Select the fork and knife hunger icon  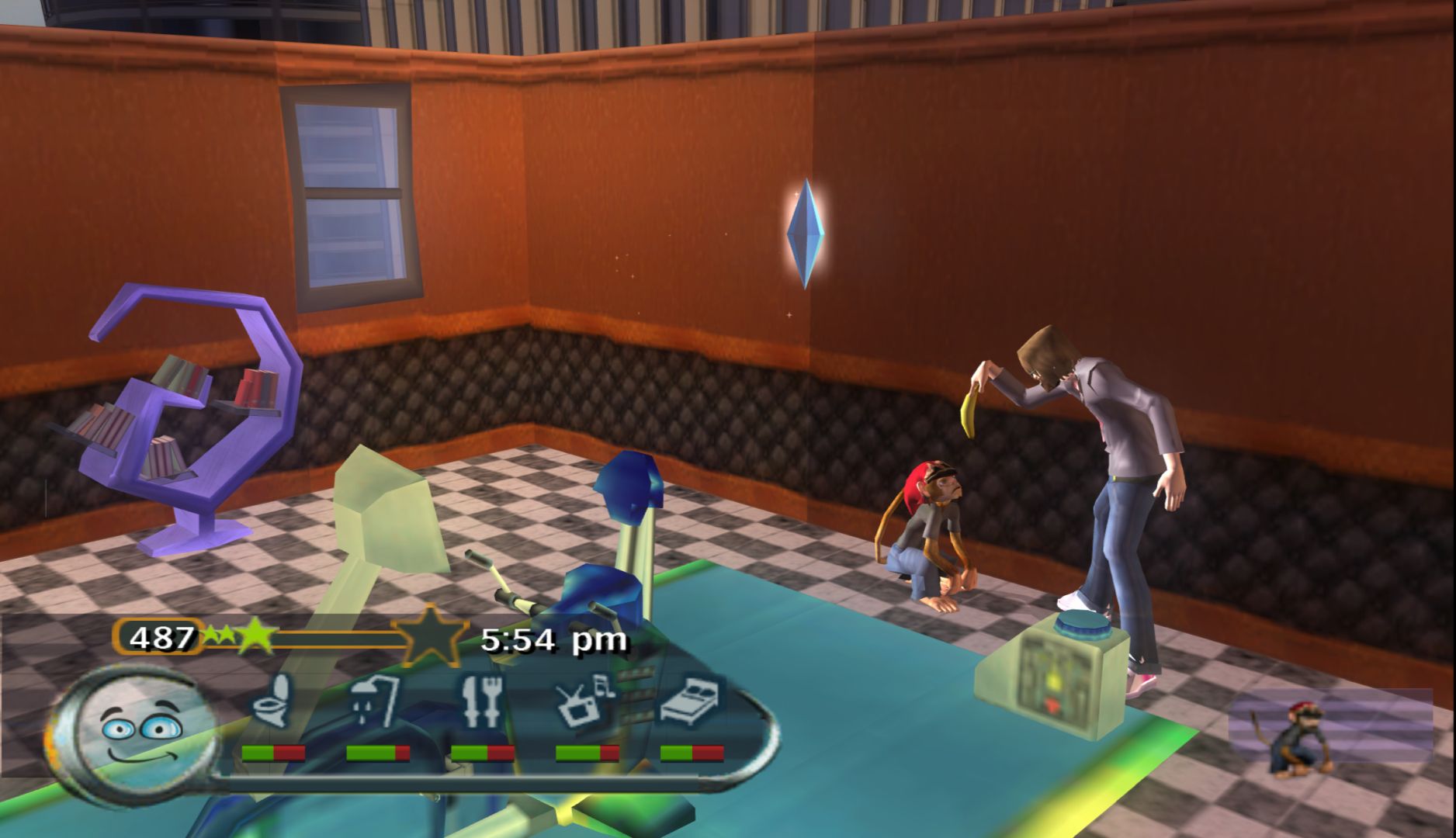click(481, 701)
